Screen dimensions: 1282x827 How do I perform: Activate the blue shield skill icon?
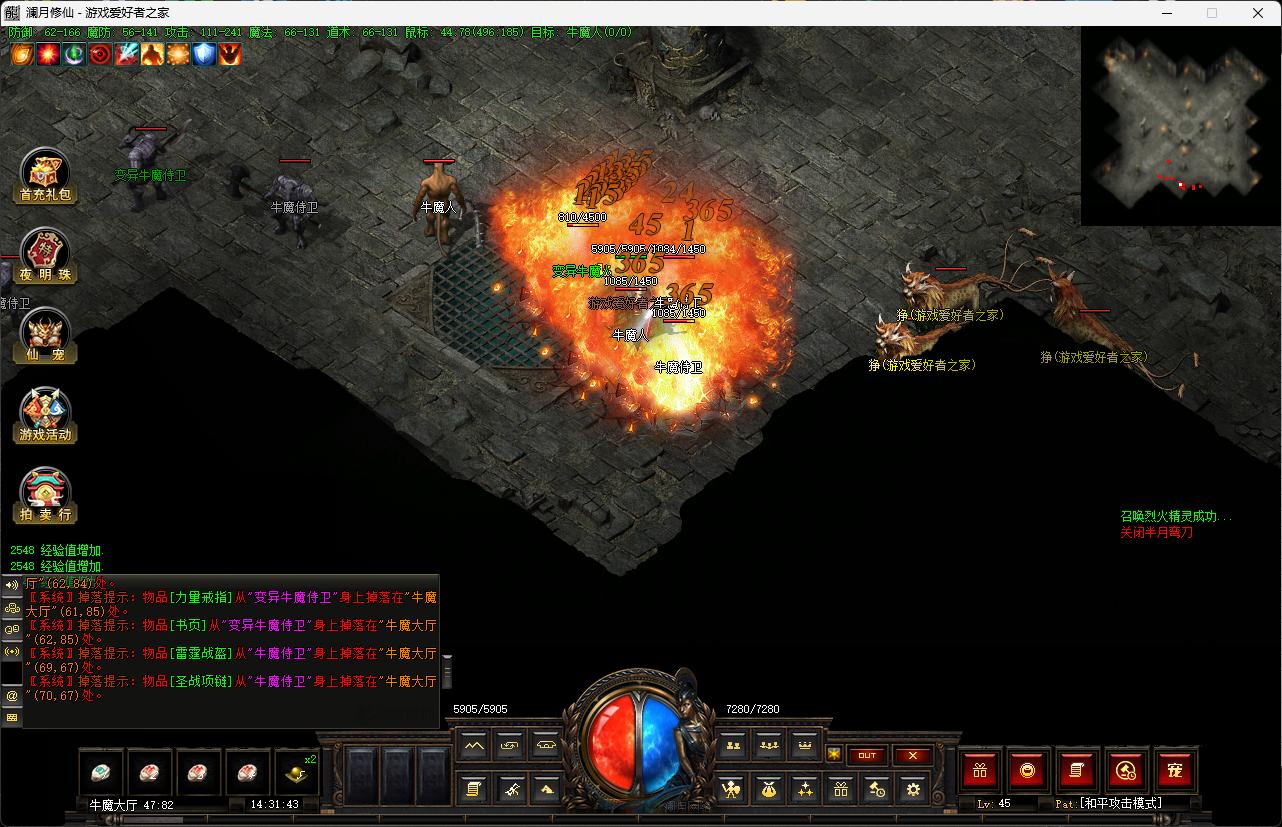coord(204,54)
